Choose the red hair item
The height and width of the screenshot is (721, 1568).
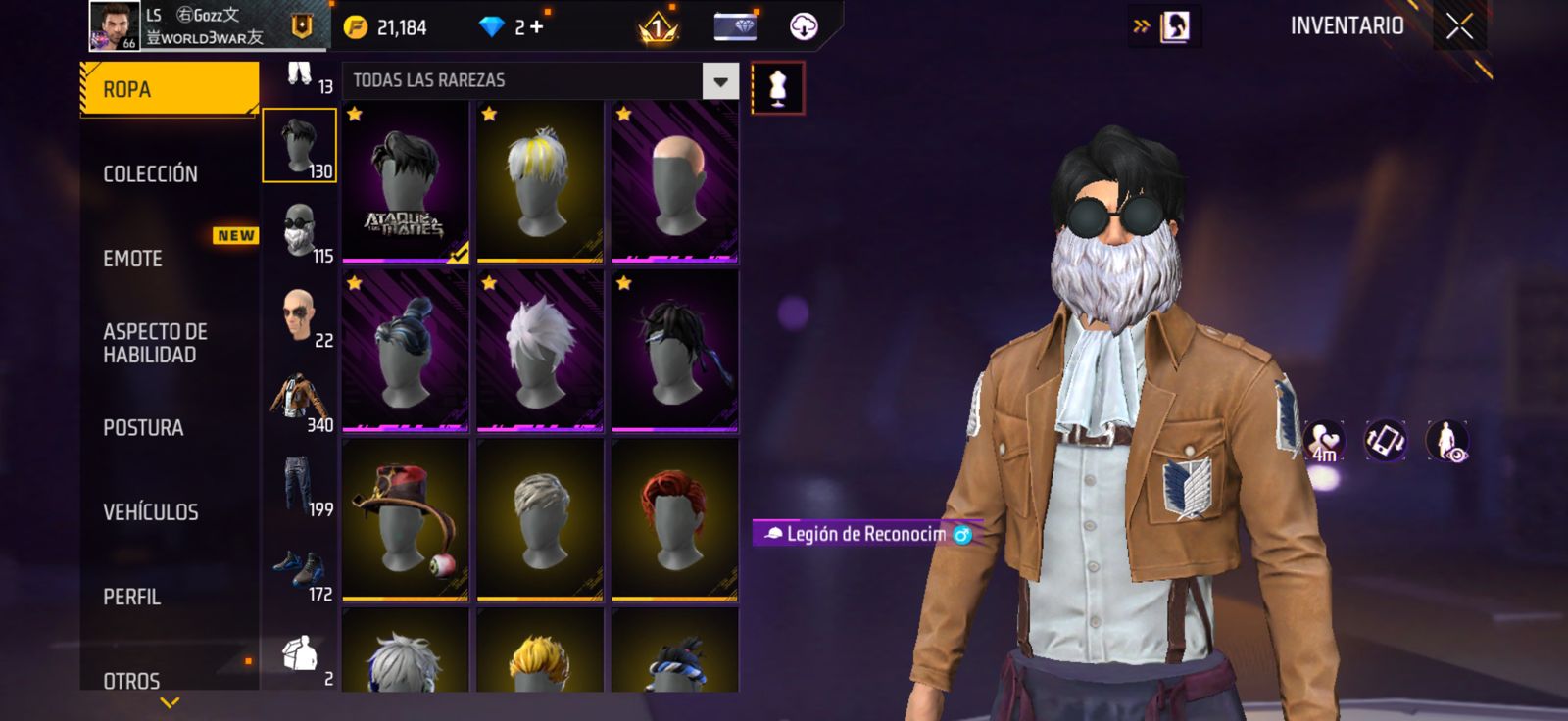(674, 520)
